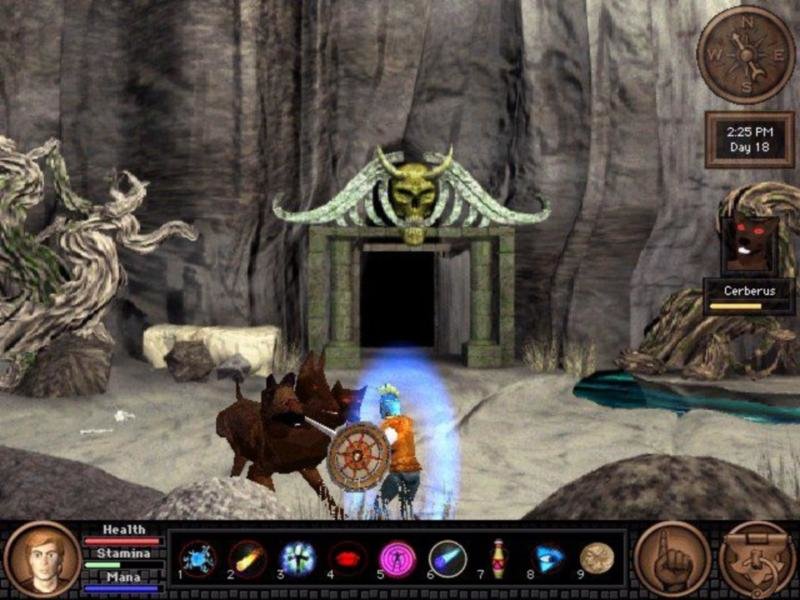This screenshot has height=600, width=800.
Task: Click the time and day clock panel
Action: coord(749,139)
